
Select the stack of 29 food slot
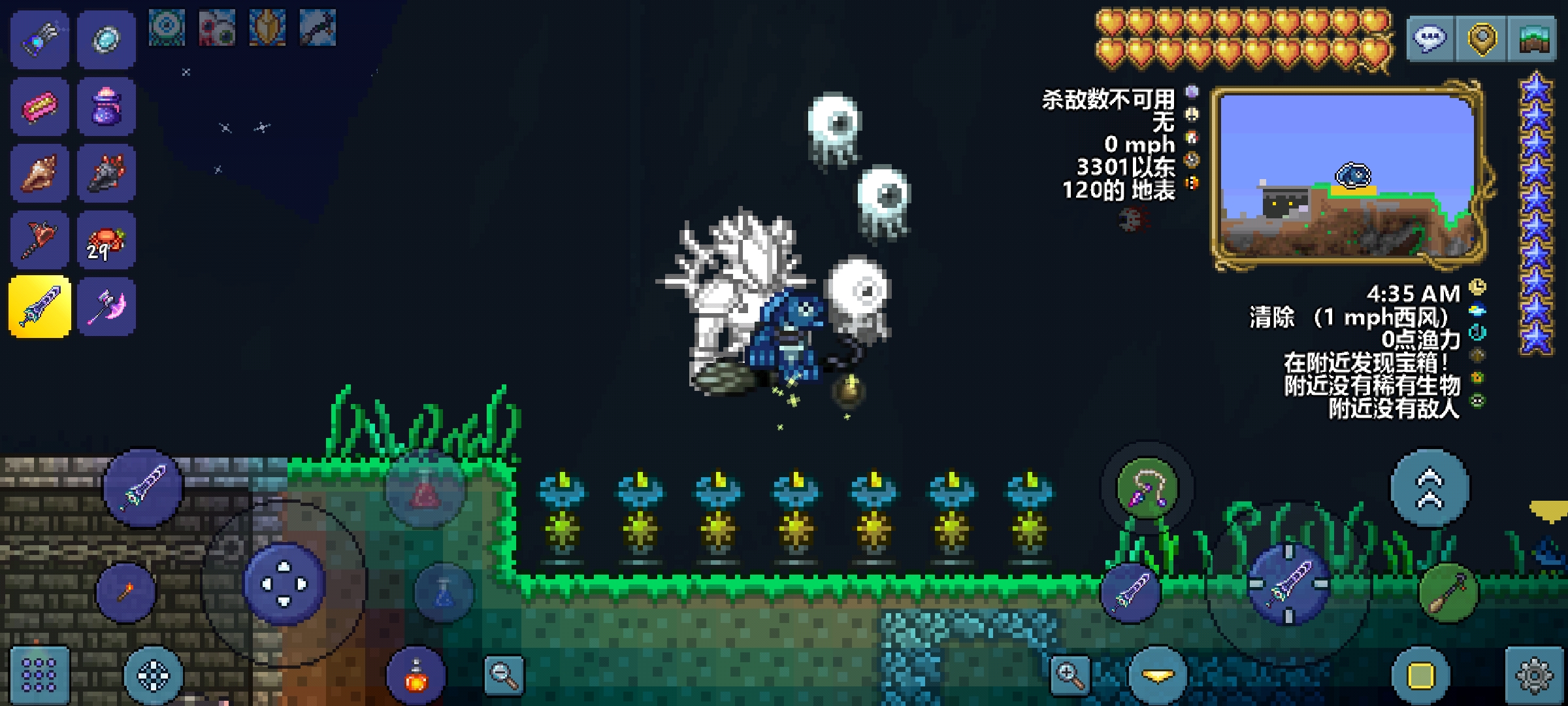click(106, 240)
